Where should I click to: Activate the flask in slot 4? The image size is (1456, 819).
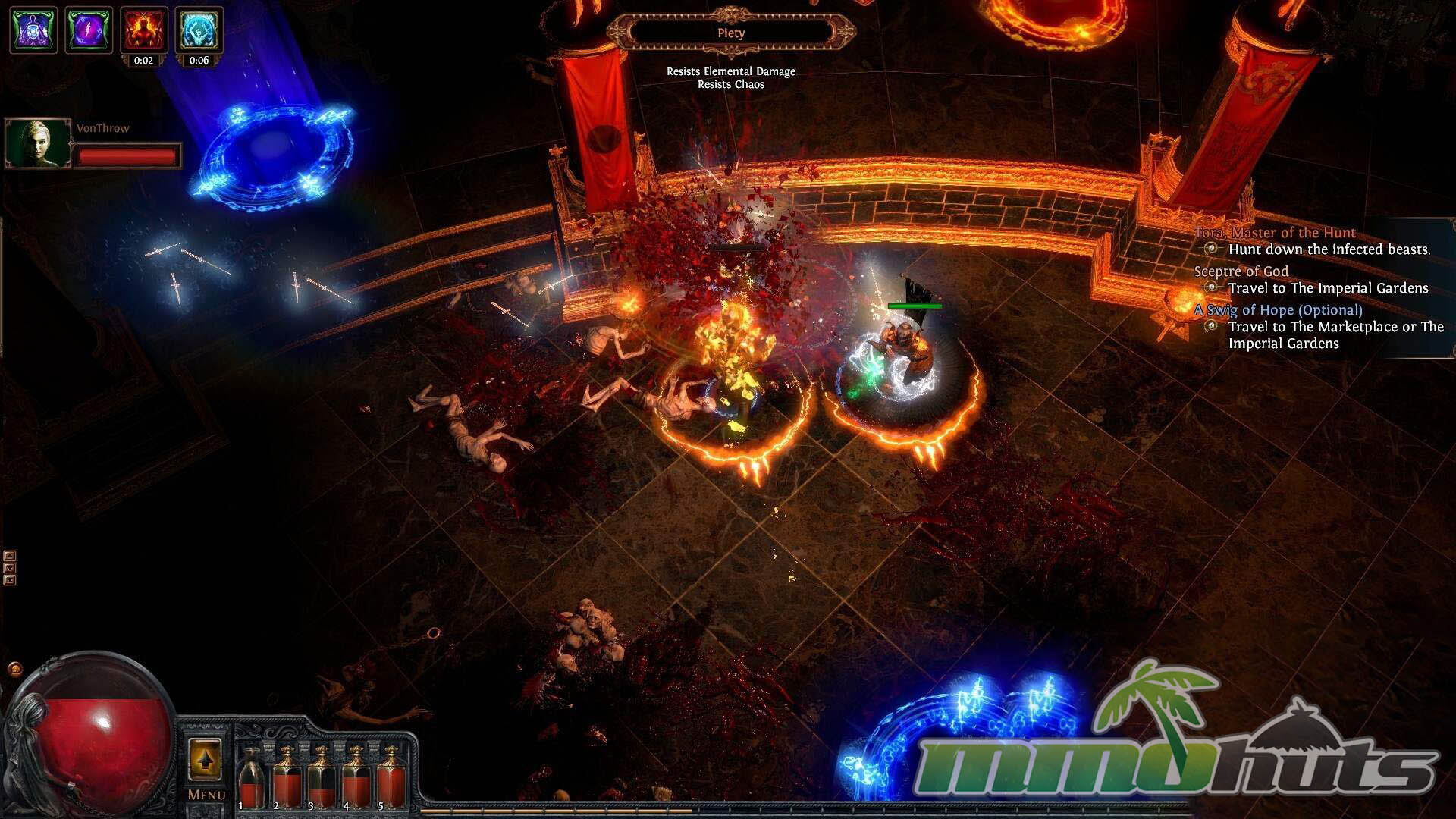pos(356,778)
